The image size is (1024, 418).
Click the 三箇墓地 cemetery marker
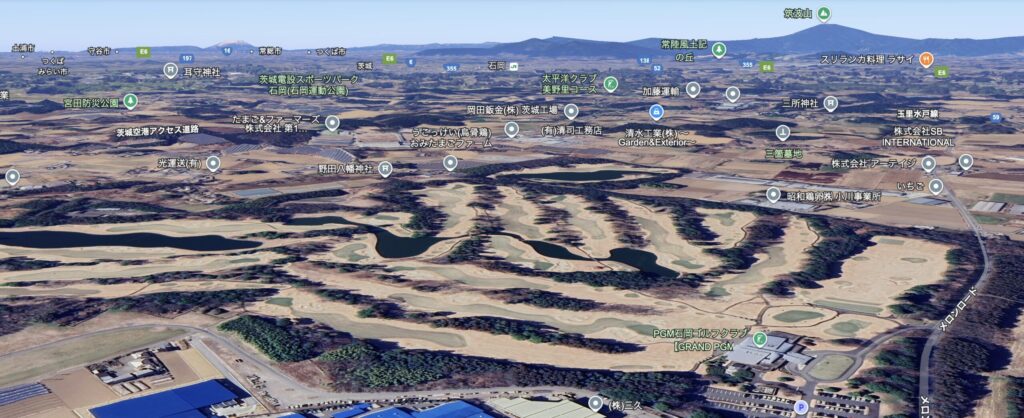pos(782,132)
